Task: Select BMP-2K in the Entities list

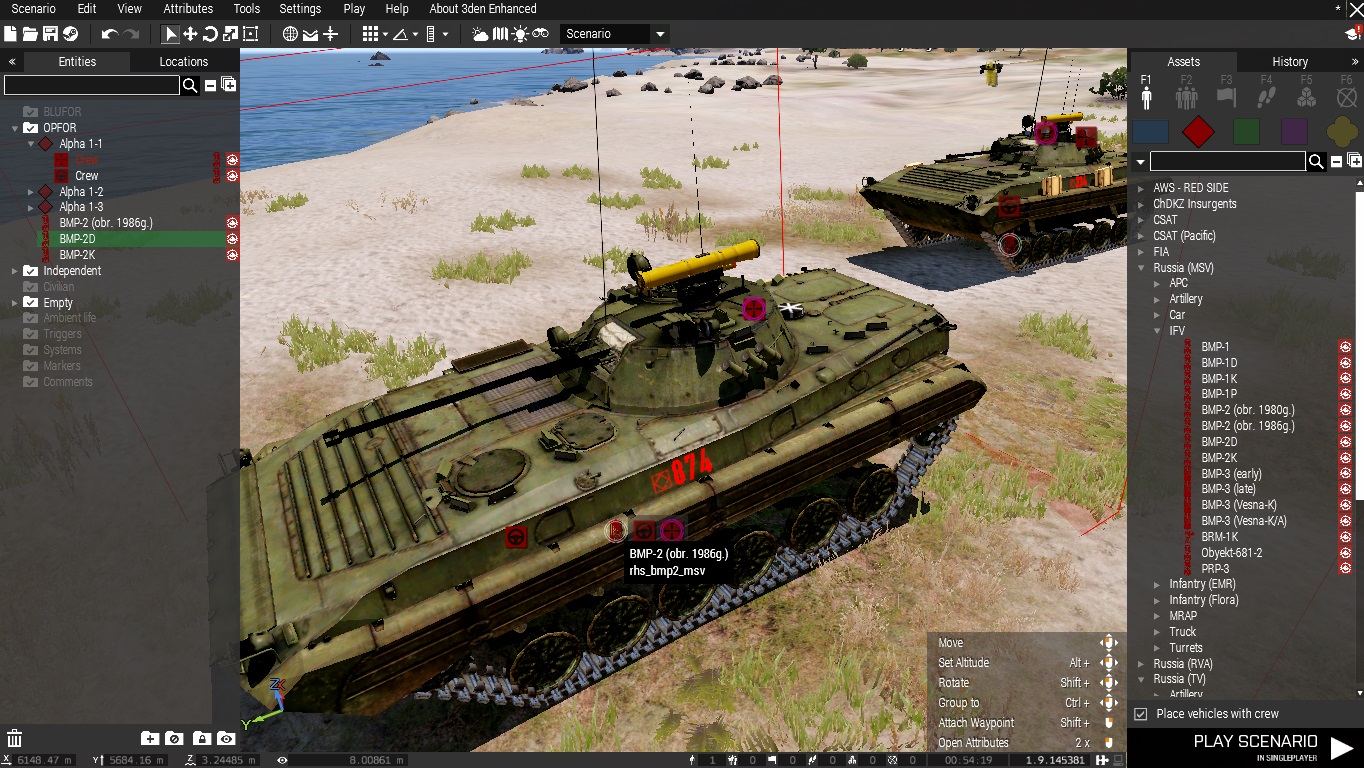Action: (77, 255)
